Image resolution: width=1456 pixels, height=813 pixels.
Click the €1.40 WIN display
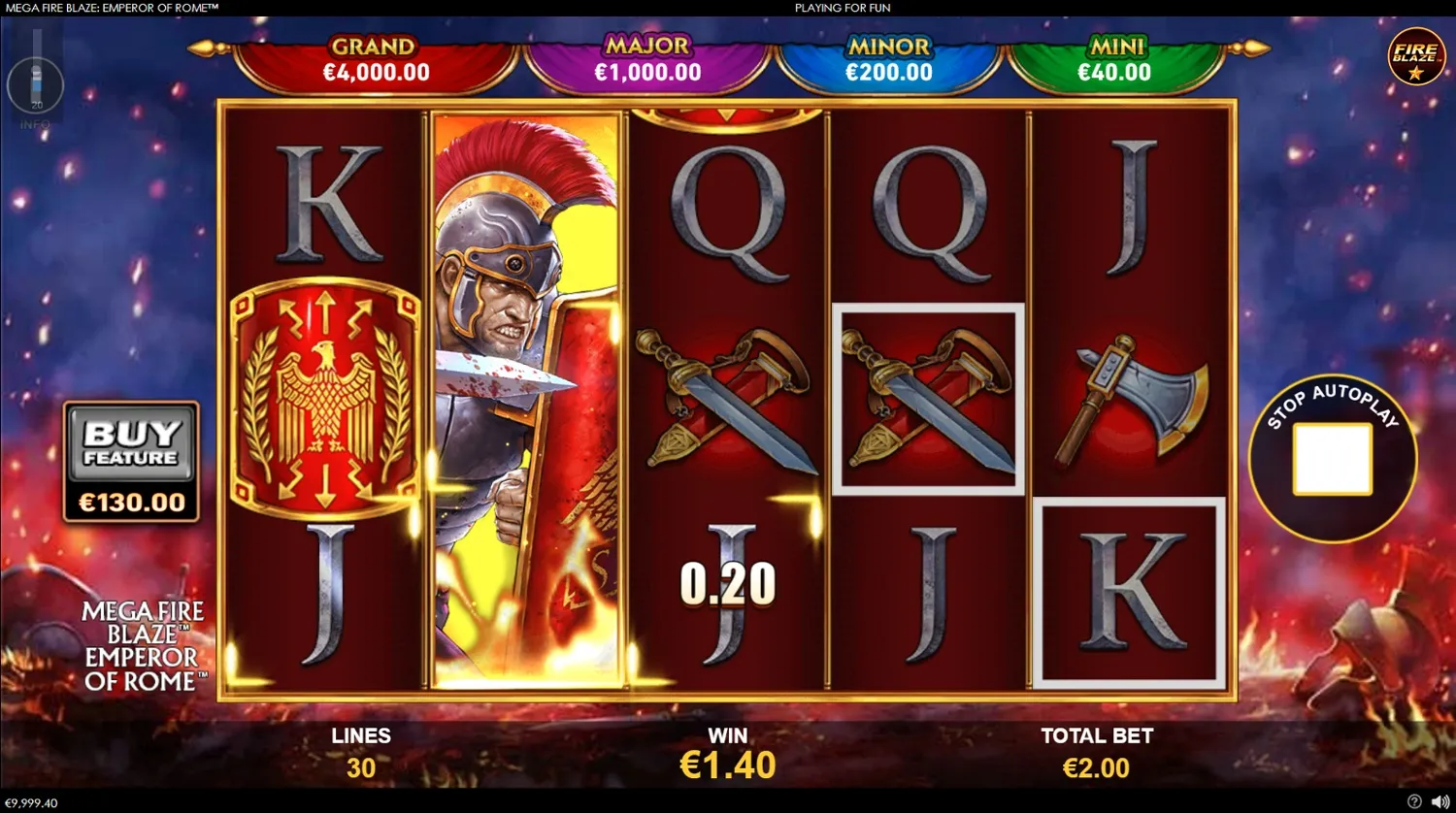[x=727, y=765]
